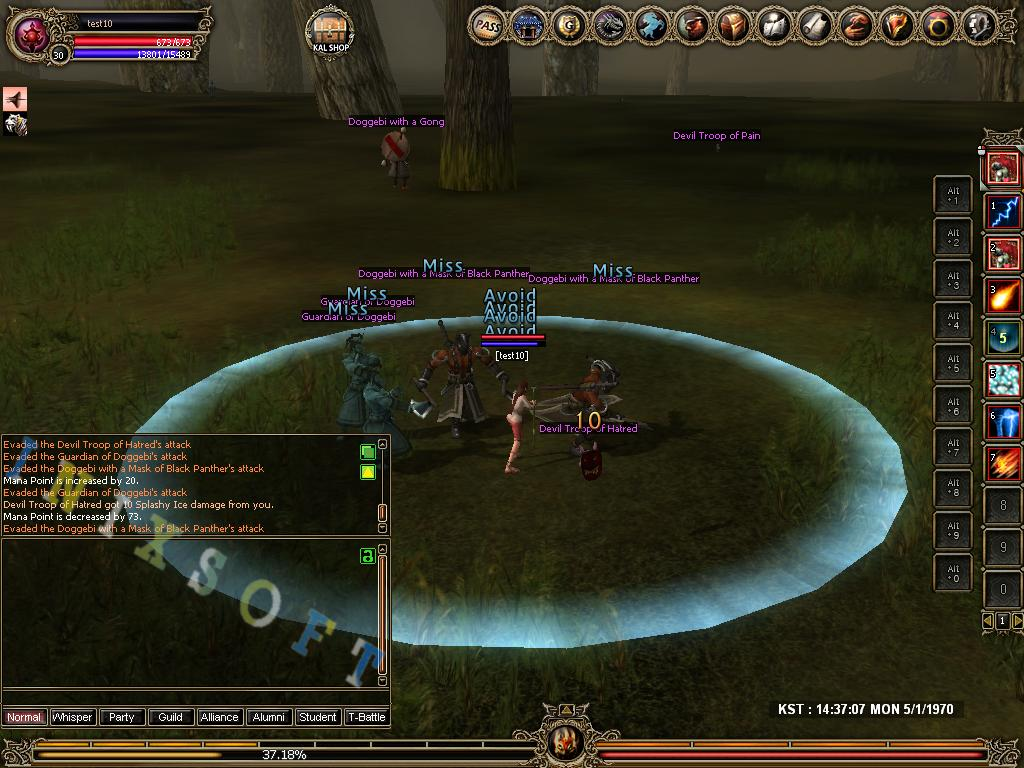Cast the fireball skill in slot 3

coord(1003,296)
